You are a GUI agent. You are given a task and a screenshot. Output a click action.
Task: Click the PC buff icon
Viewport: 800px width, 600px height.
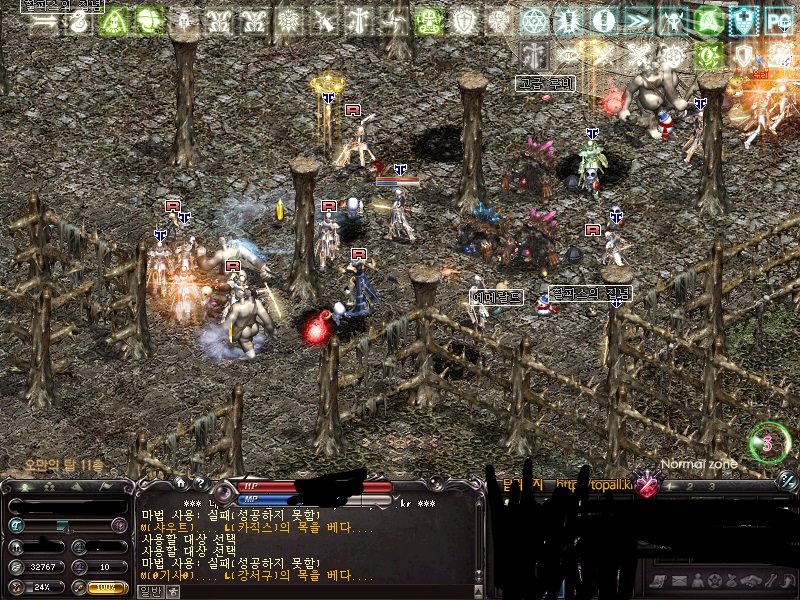[x=779, y=20]
